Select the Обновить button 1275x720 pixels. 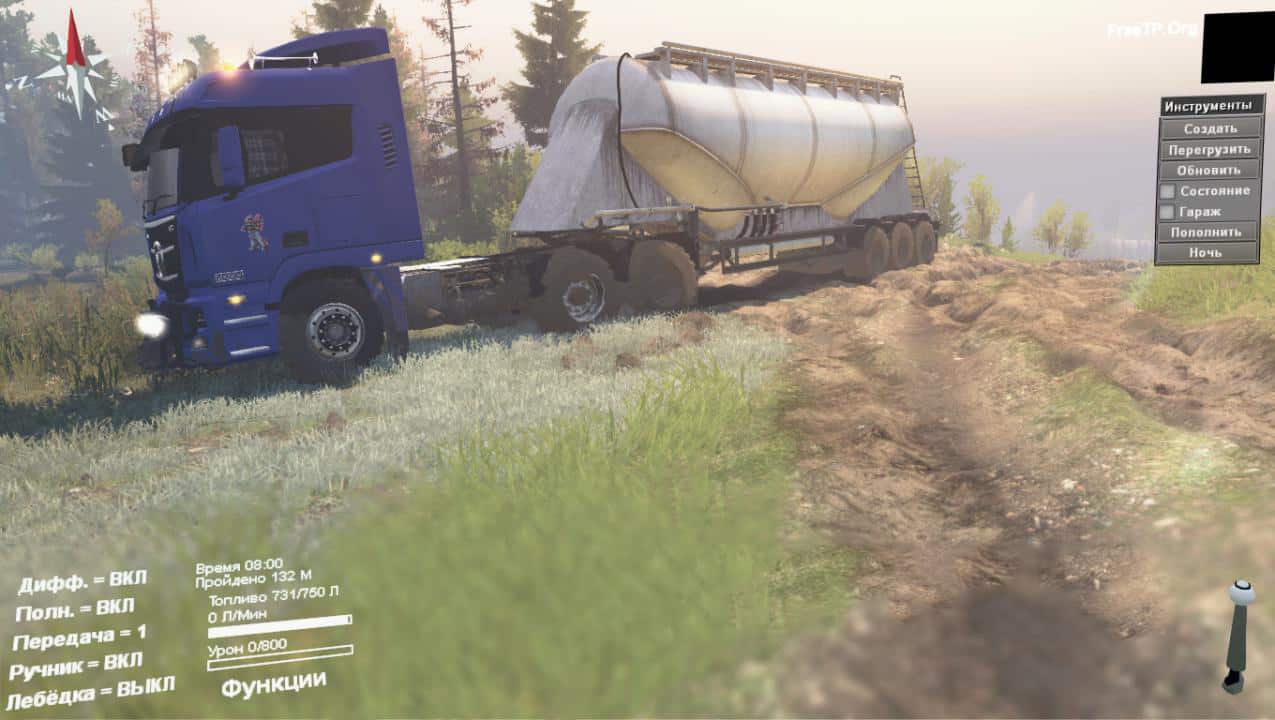[1209, 170]
